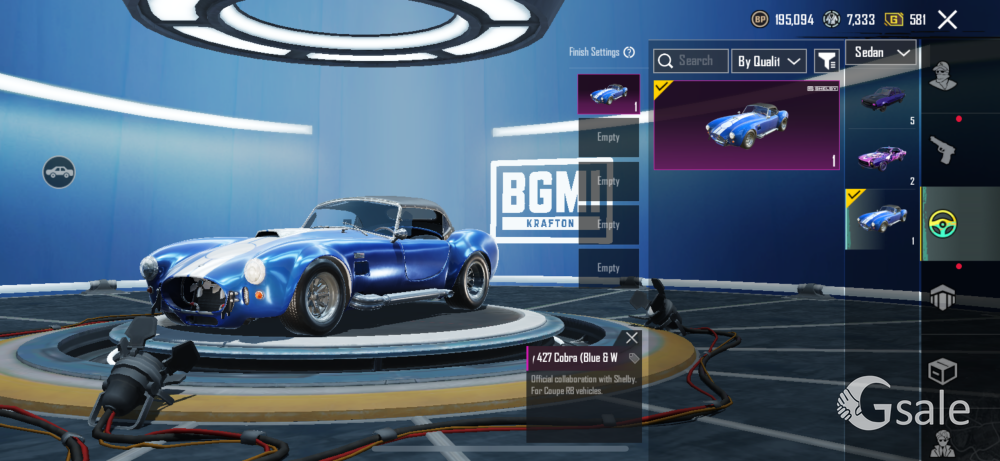Open the By Quality sort dropdown
The width and height of the screenshot is (1000, 461).
[x=768, y=61]
